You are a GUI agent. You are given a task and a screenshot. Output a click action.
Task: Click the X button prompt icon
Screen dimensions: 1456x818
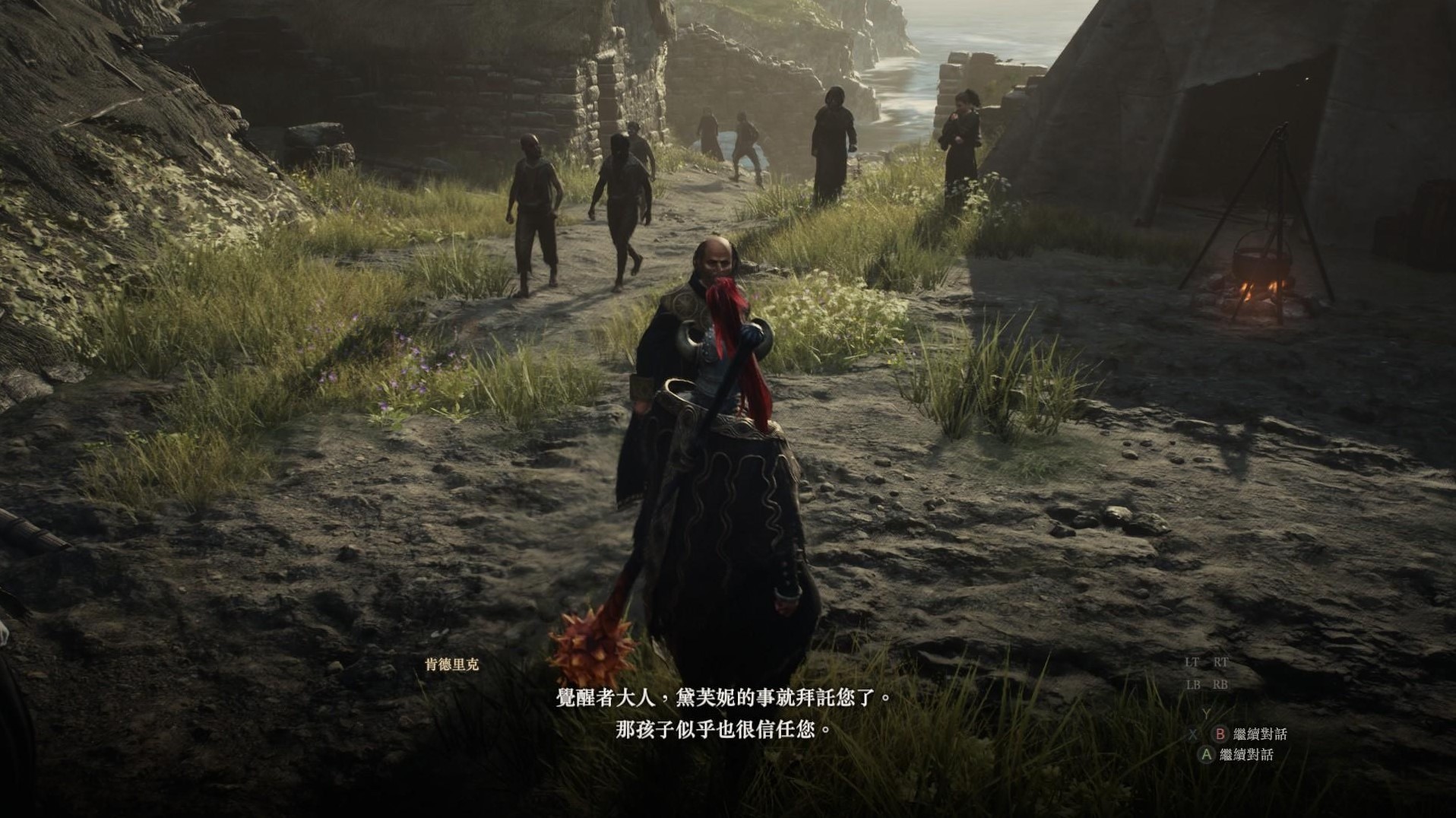[1193, 735]
